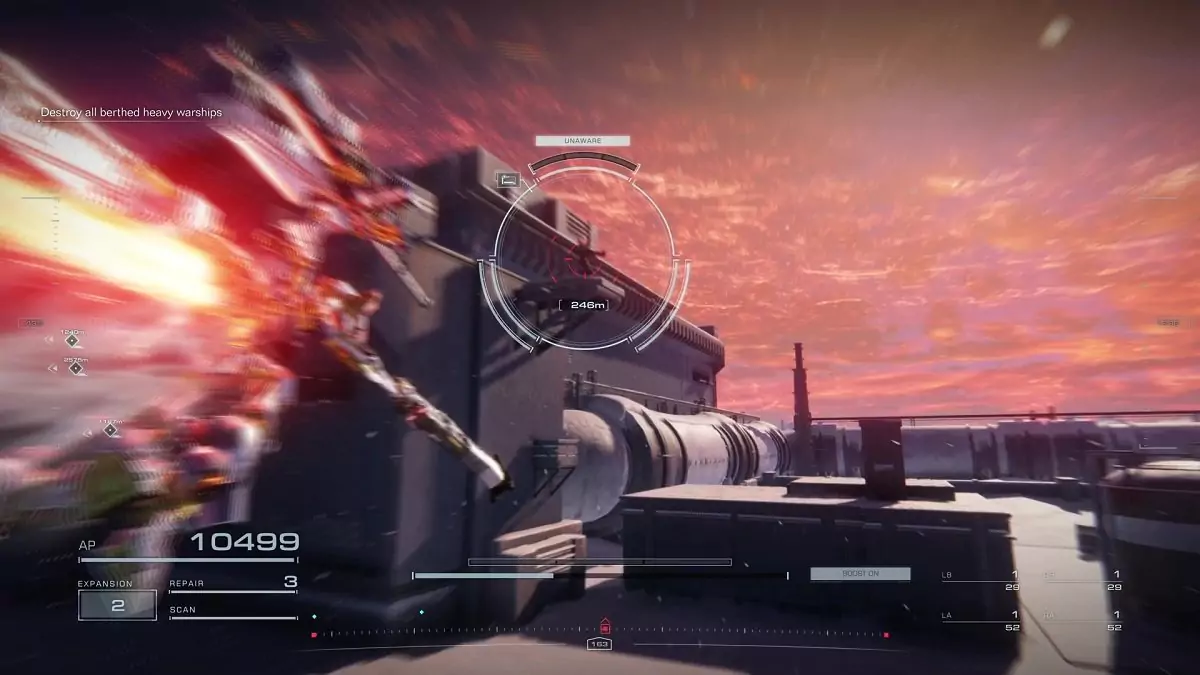The image size is (1200, 675).
Task: Click the red home marker on the compass
Action: click(604, 626)
